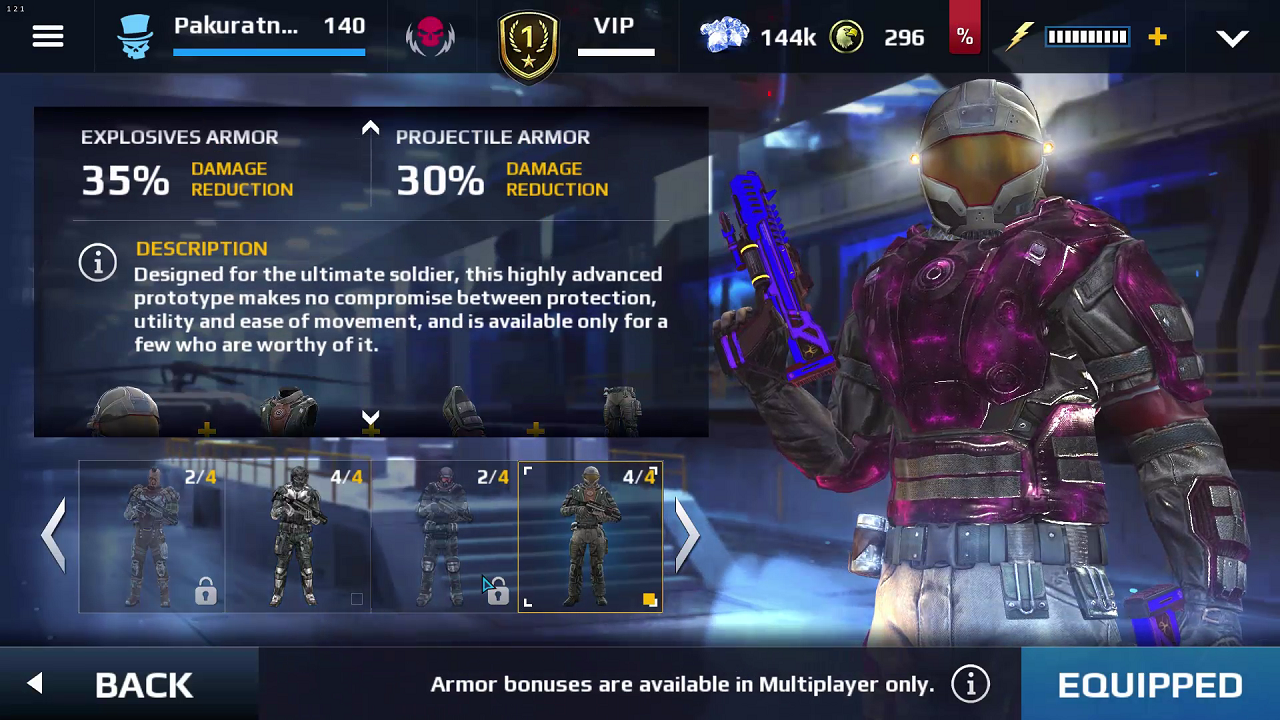
Task: Tap the diamond dust currency icon
Action: (724, 37)
